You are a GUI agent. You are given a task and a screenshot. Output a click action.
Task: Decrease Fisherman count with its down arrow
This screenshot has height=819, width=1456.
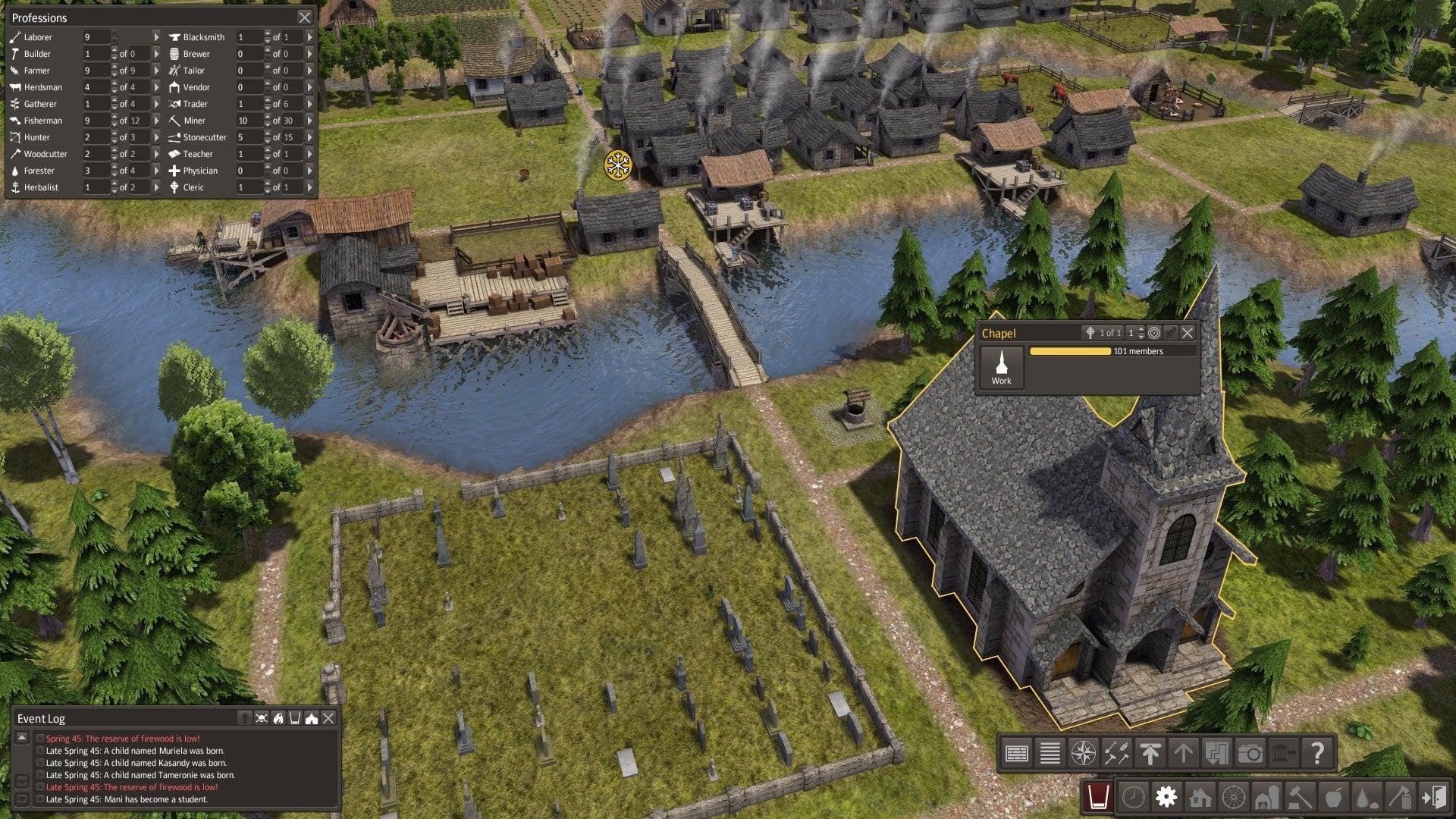click(x=115, y=124)
